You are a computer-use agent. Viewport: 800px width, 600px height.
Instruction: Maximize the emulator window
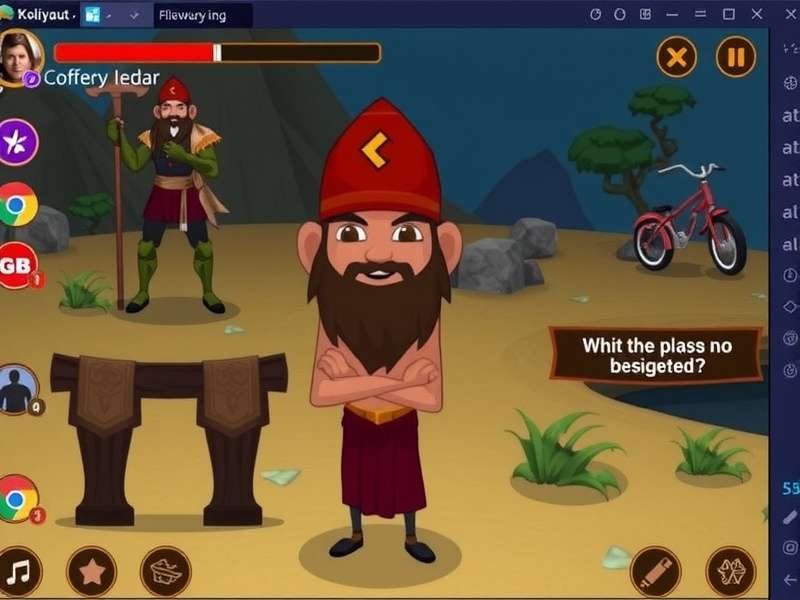coord(728,14)
